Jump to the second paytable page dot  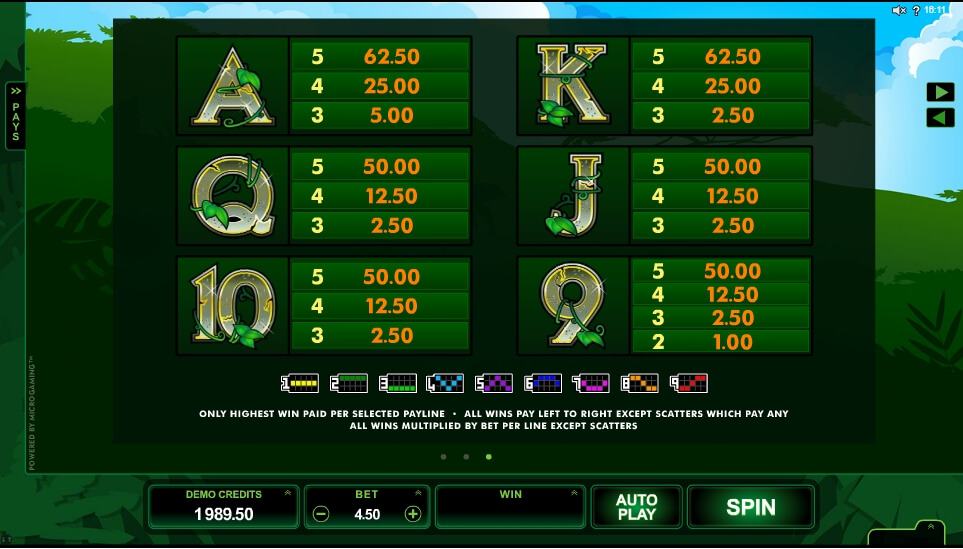466,457
